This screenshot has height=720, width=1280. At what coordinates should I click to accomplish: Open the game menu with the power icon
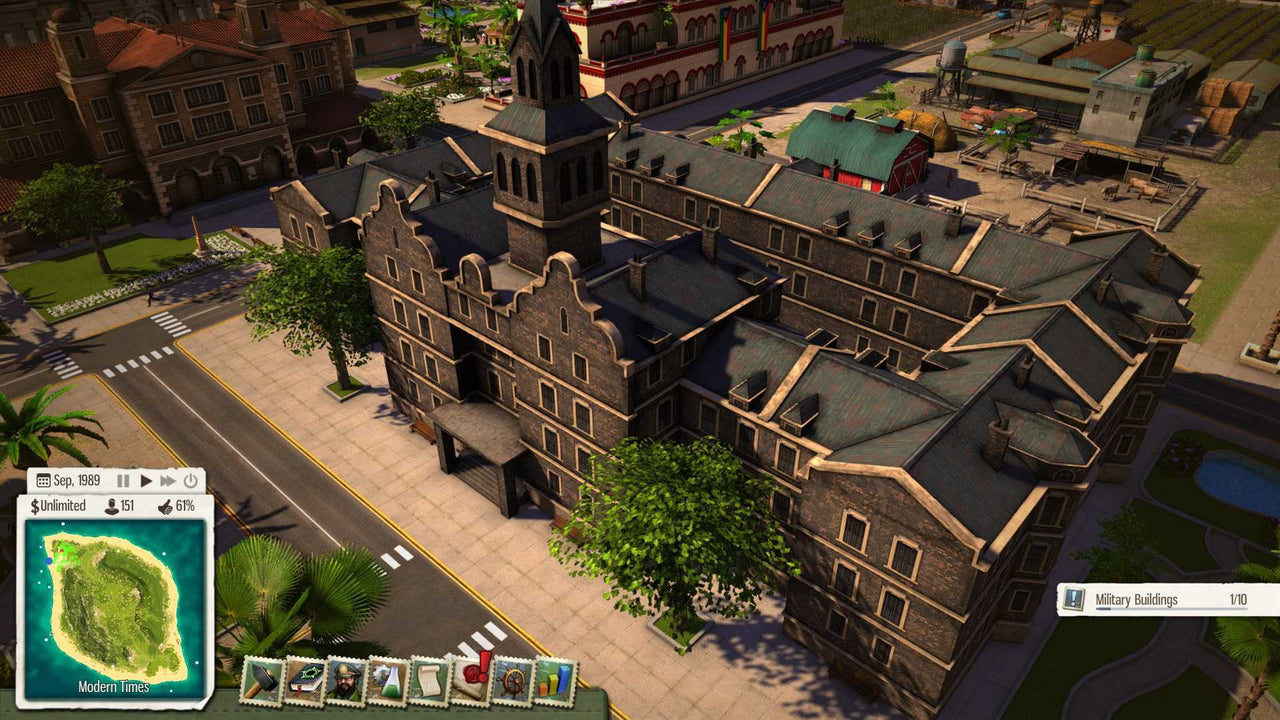(x=190, y=480)
